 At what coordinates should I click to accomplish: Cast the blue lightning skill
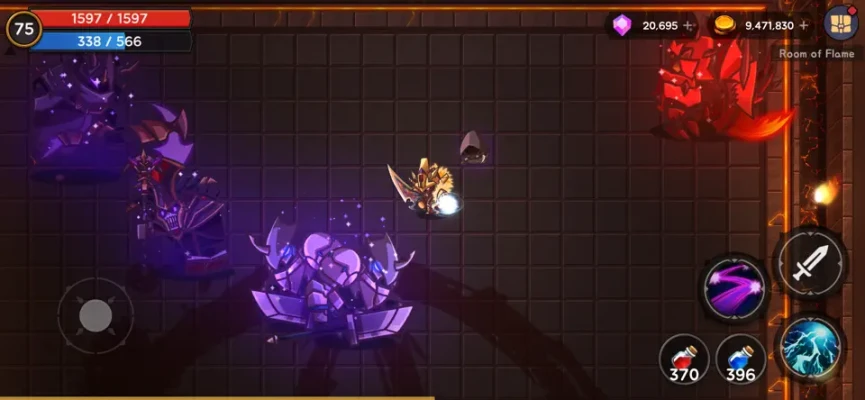[808, 348]
